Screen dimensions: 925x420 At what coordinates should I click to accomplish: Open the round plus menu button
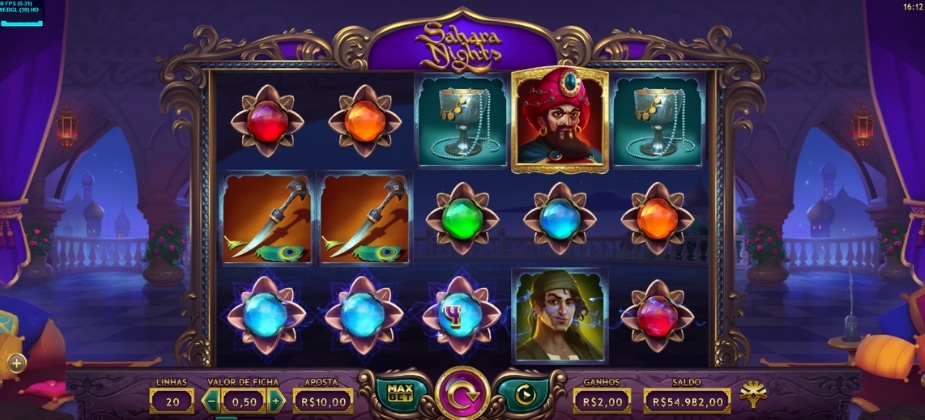(16, 362)
